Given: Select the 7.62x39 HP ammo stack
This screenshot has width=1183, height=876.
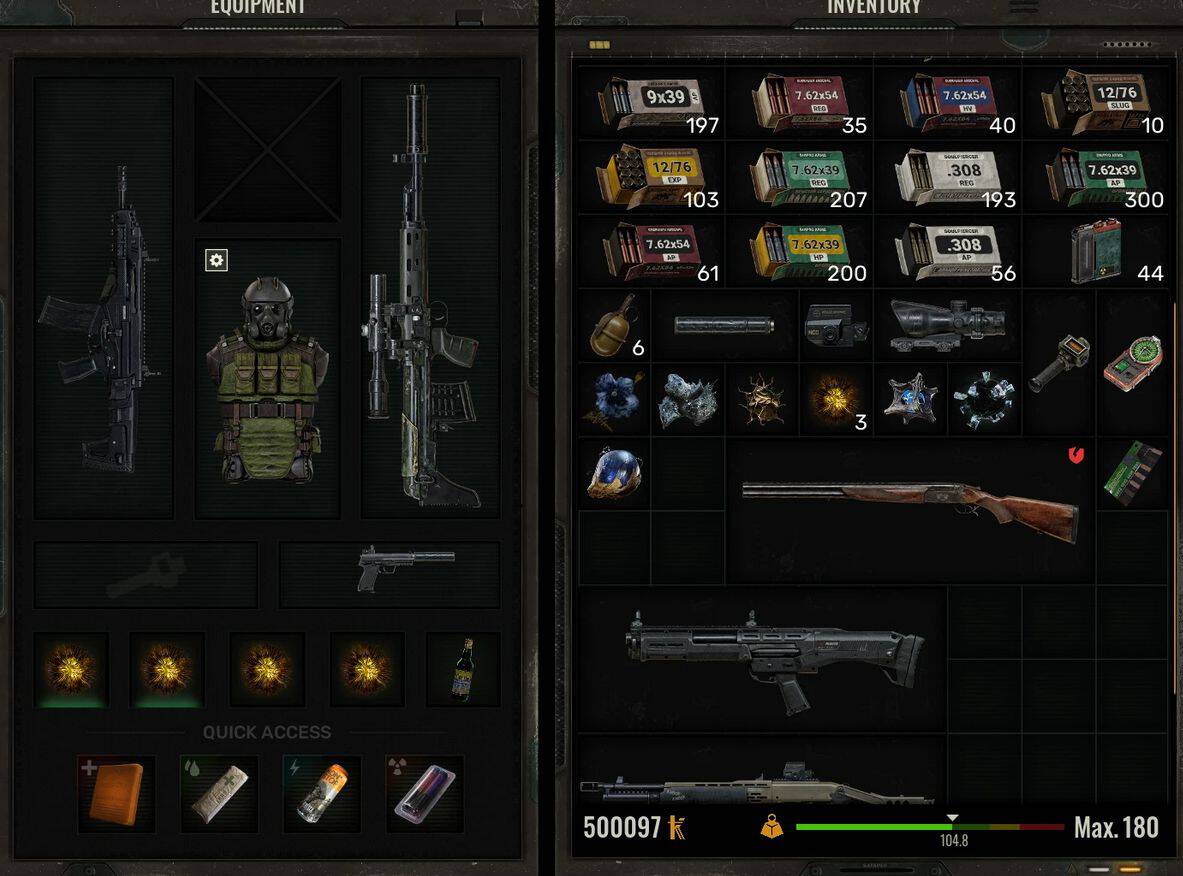Looking at the screenshot, I should (799, 251).
